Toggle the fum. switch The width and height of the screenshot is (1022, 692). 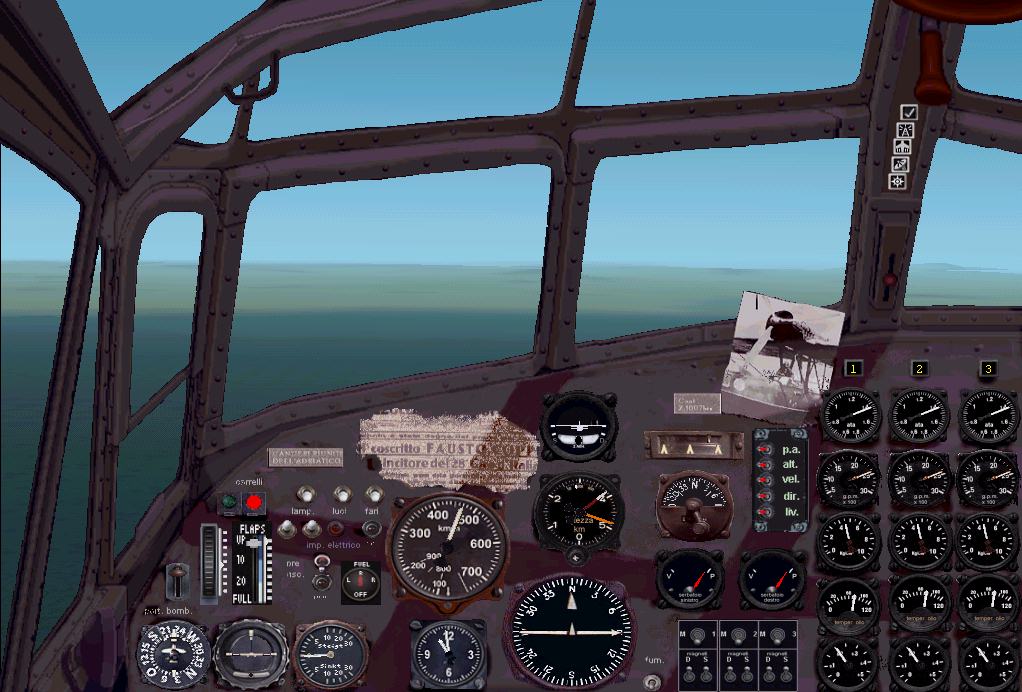652,680
